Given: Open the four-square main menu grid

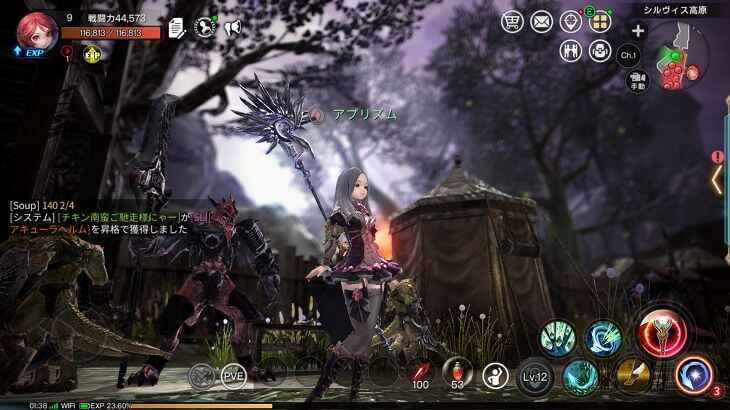Looking at the screenshot, I should click(x=600, y=22).
